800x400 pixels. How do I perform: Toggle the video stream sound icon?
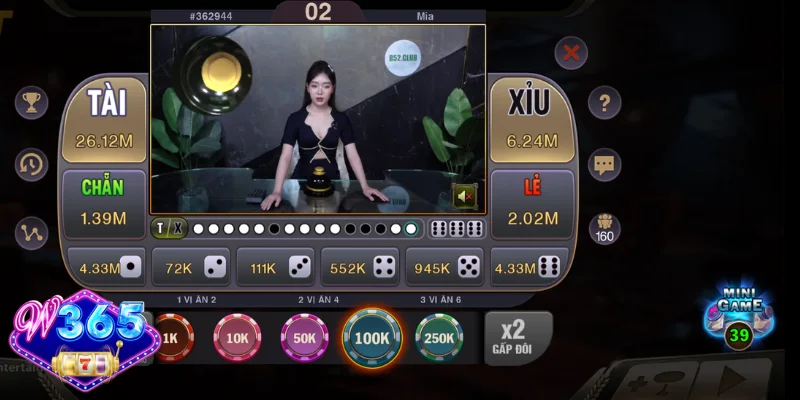[465, 196]
